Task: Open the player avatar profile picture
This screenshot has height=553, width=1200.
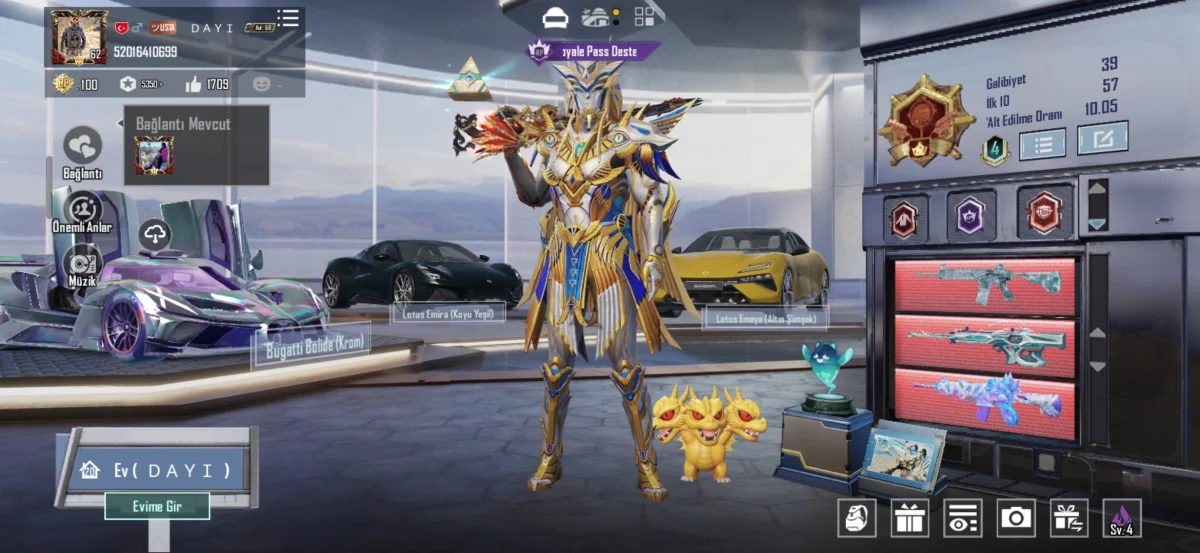Action: pyautogui.click(x=79, y=39)
